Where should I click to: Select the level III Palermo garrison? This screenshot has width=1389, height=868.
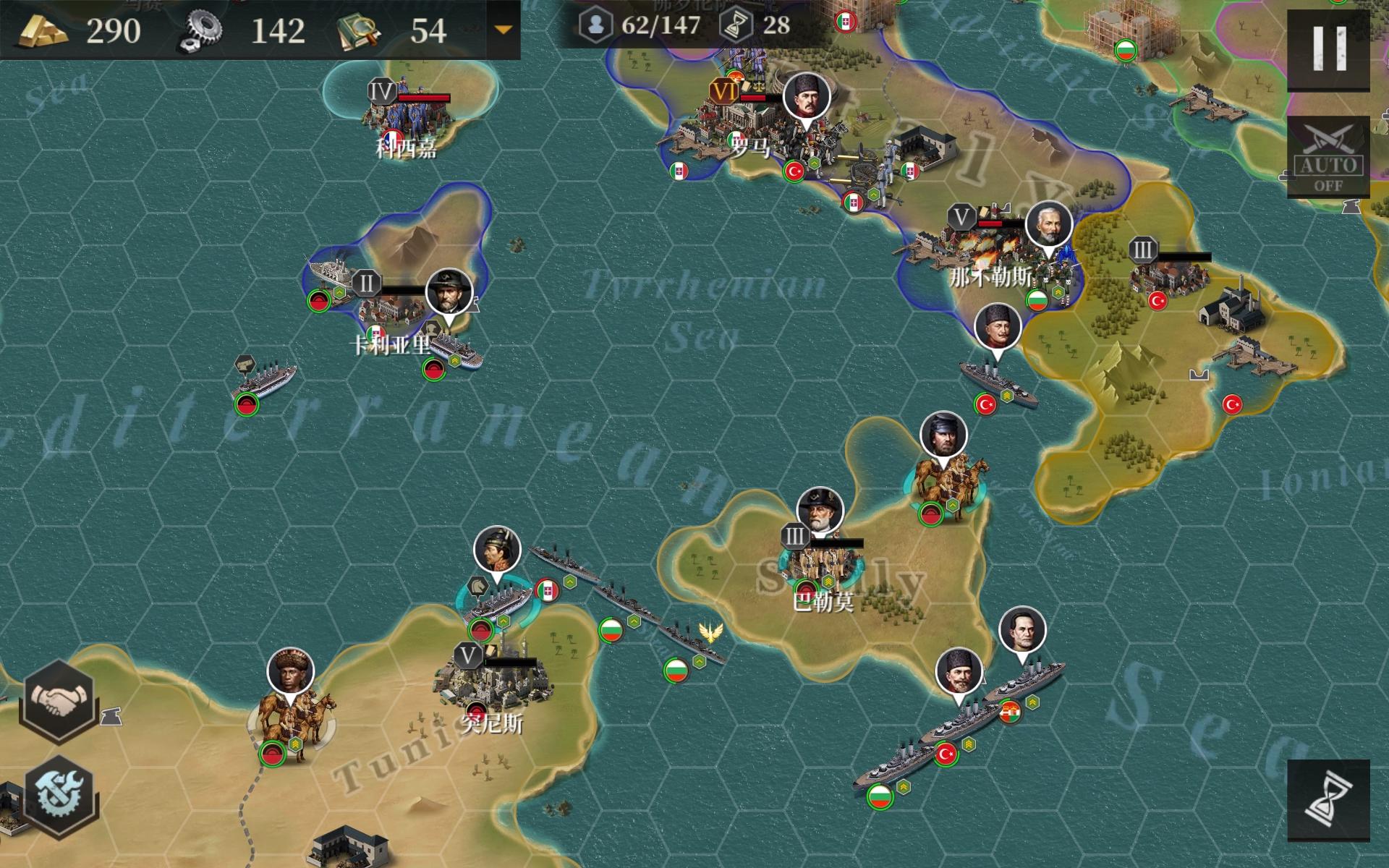point(822,564)
